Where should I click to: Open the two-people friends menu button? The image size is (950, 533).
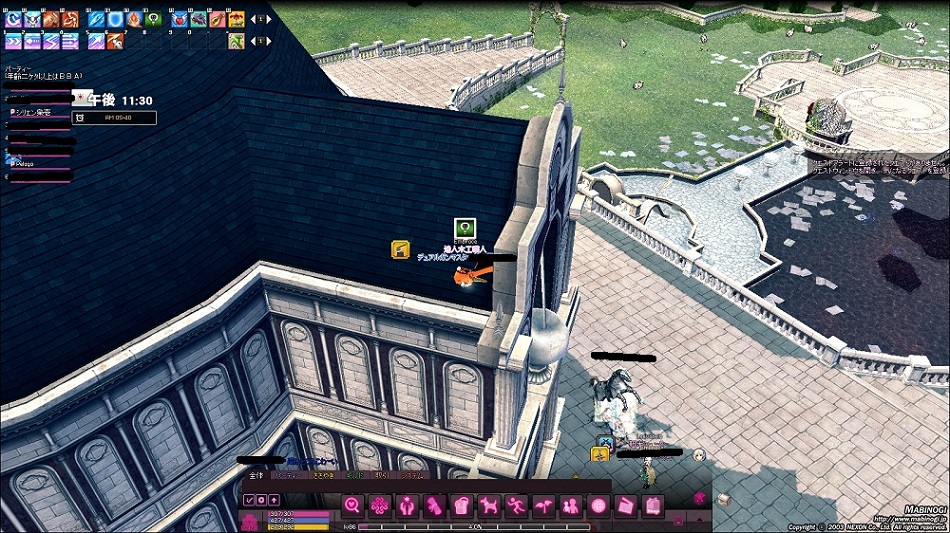tap(571, 505)
